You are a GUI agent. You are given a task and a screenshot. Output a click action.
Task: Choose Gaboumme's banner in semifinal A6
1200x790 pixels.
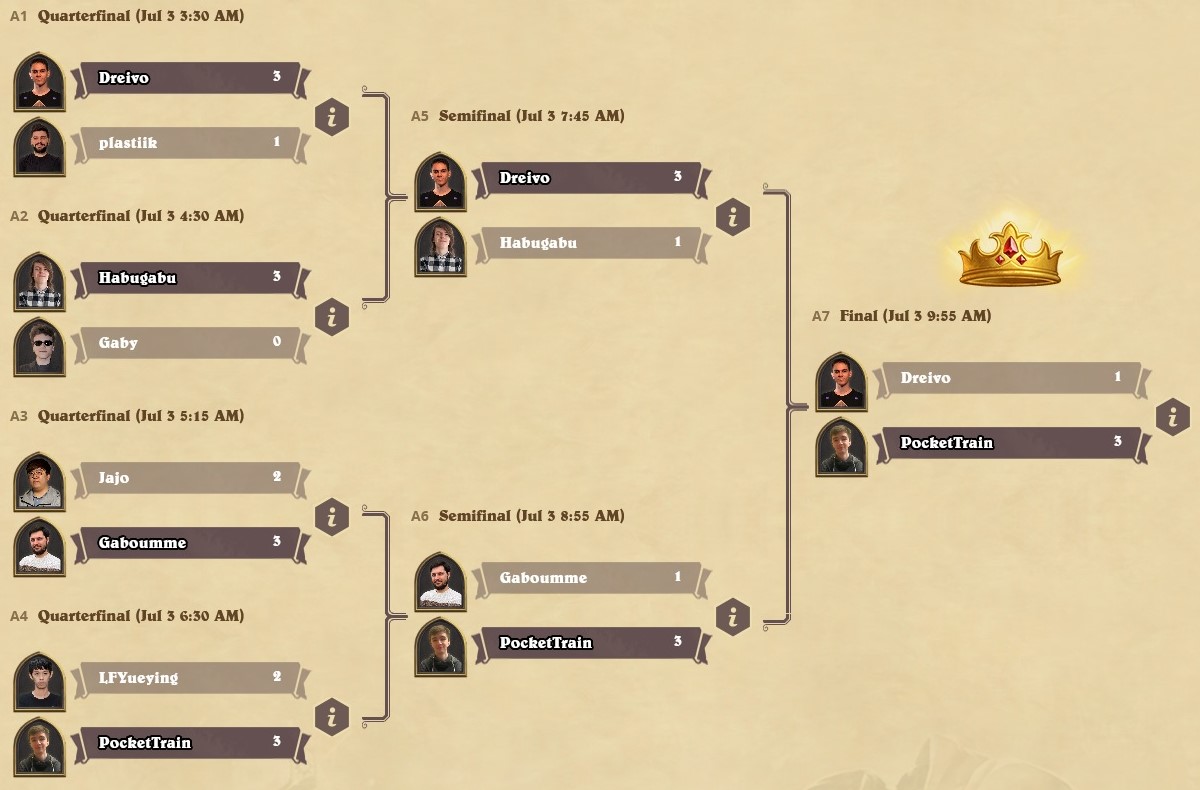(x=588, y=578)
